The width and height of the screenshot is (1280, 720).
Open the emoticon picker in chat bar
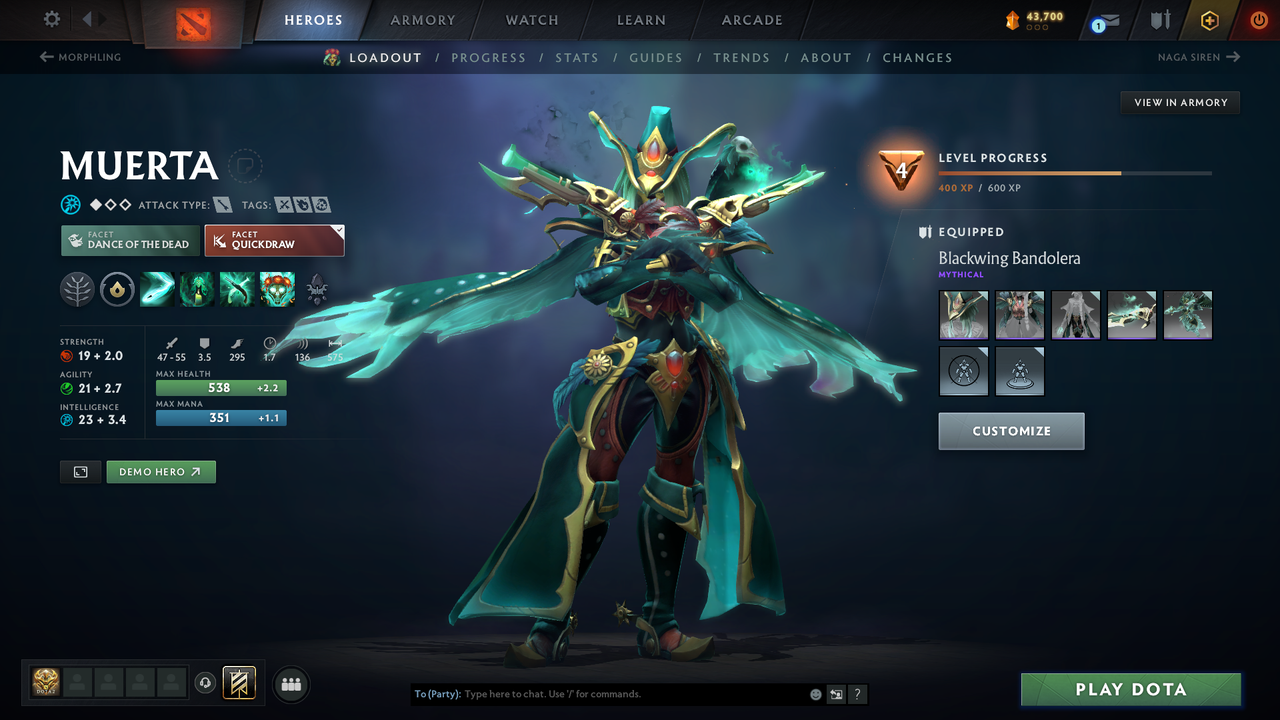click(816, 693)
